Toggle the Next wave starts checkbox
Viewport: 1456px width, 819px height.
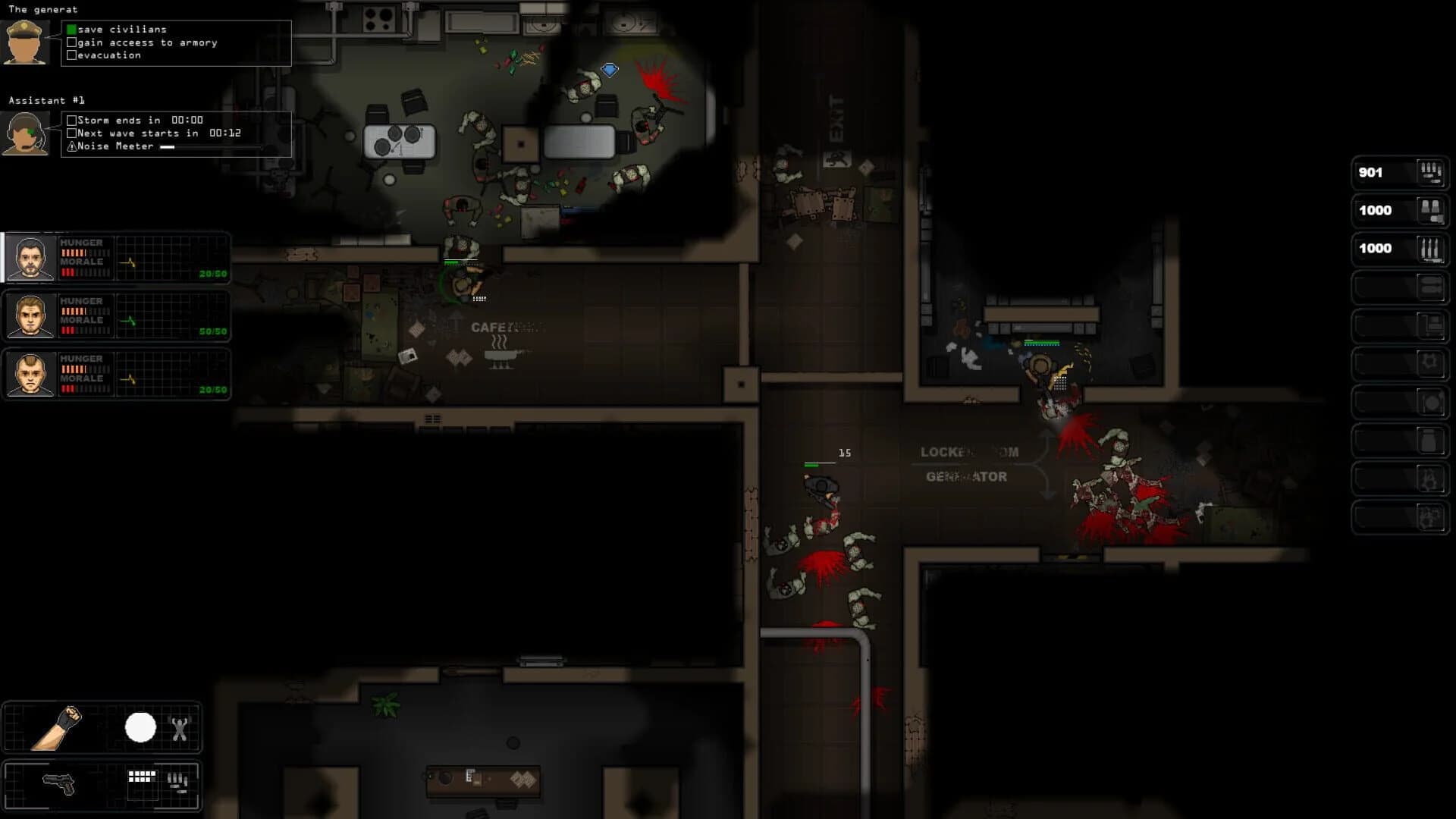tap(72, 133)
